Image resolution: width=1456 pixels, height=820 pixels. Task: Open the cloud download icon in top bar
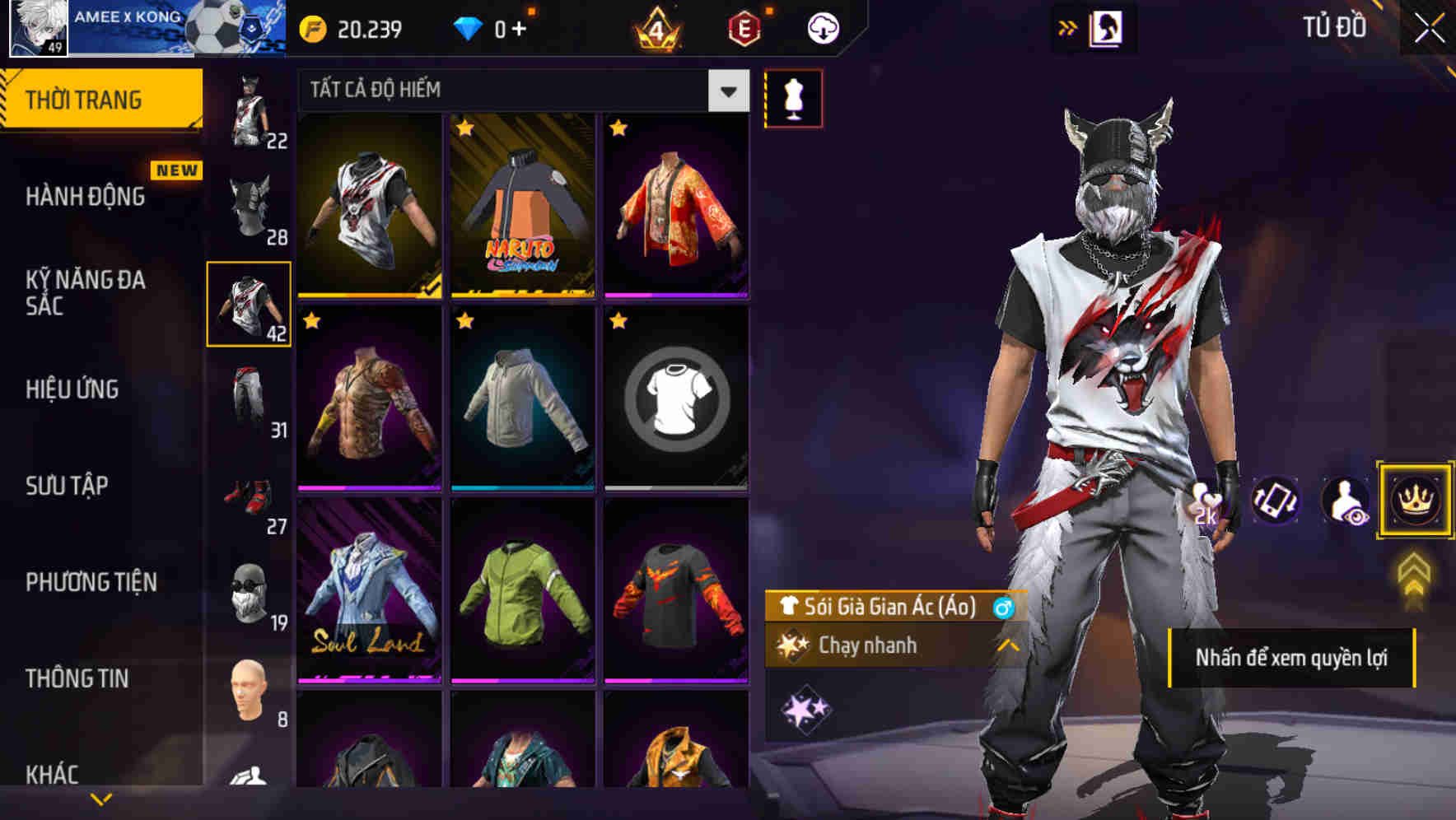point(822,27)
